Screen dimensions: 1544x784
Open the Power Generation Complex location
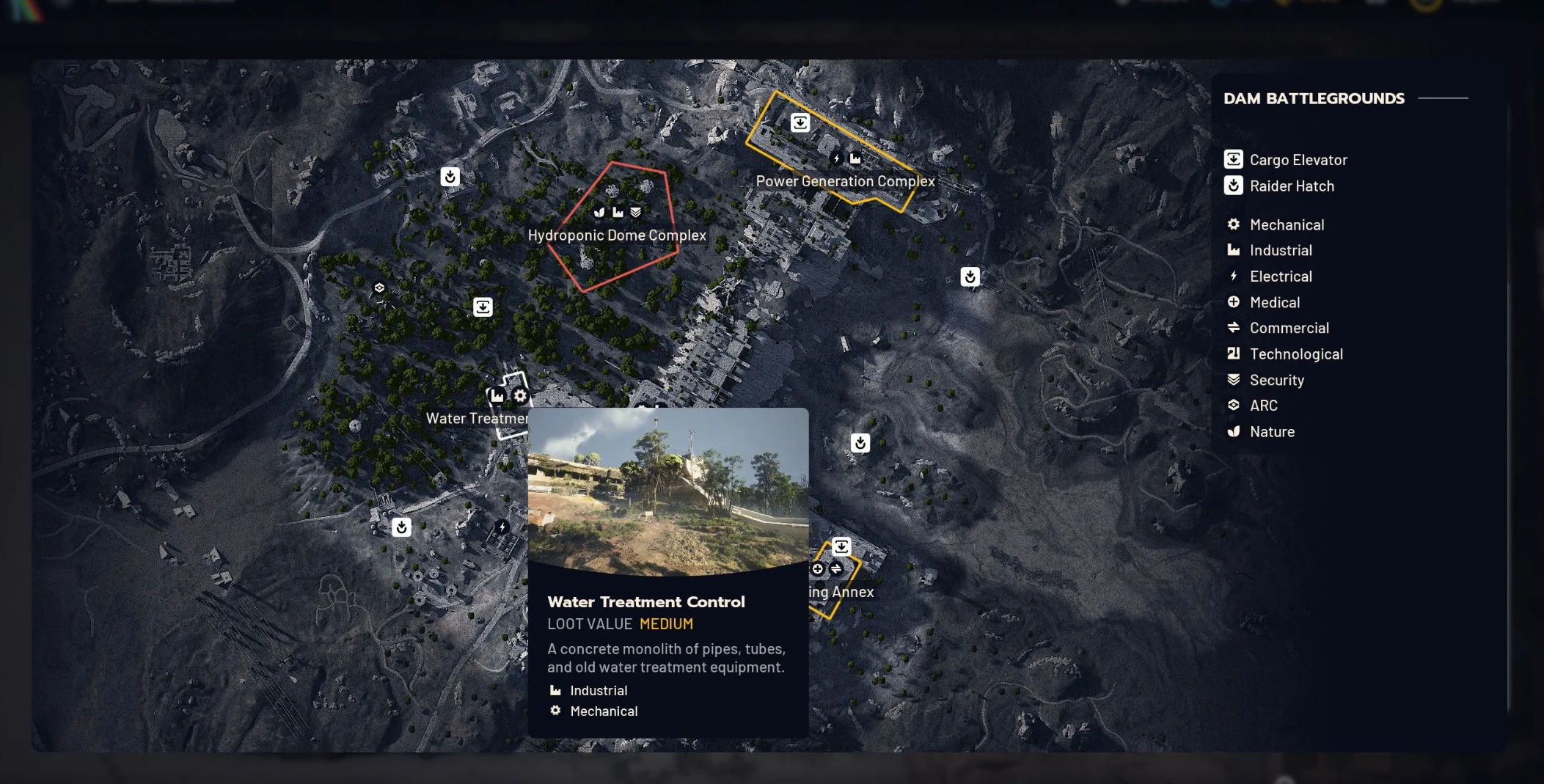coord(845,181)
